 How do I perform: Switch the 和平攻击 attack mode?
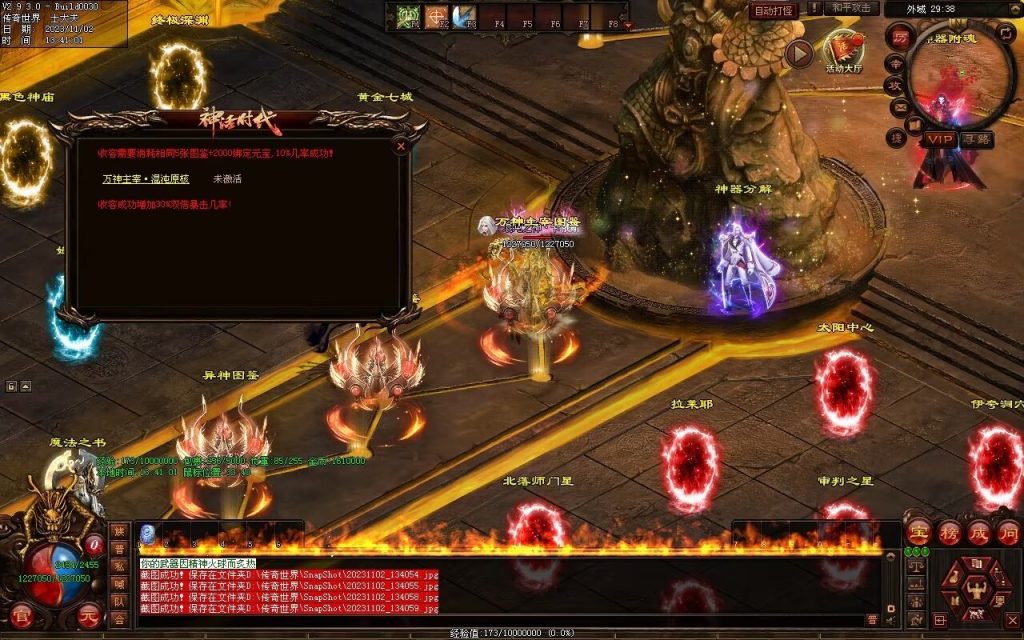(x=852, y=9)
